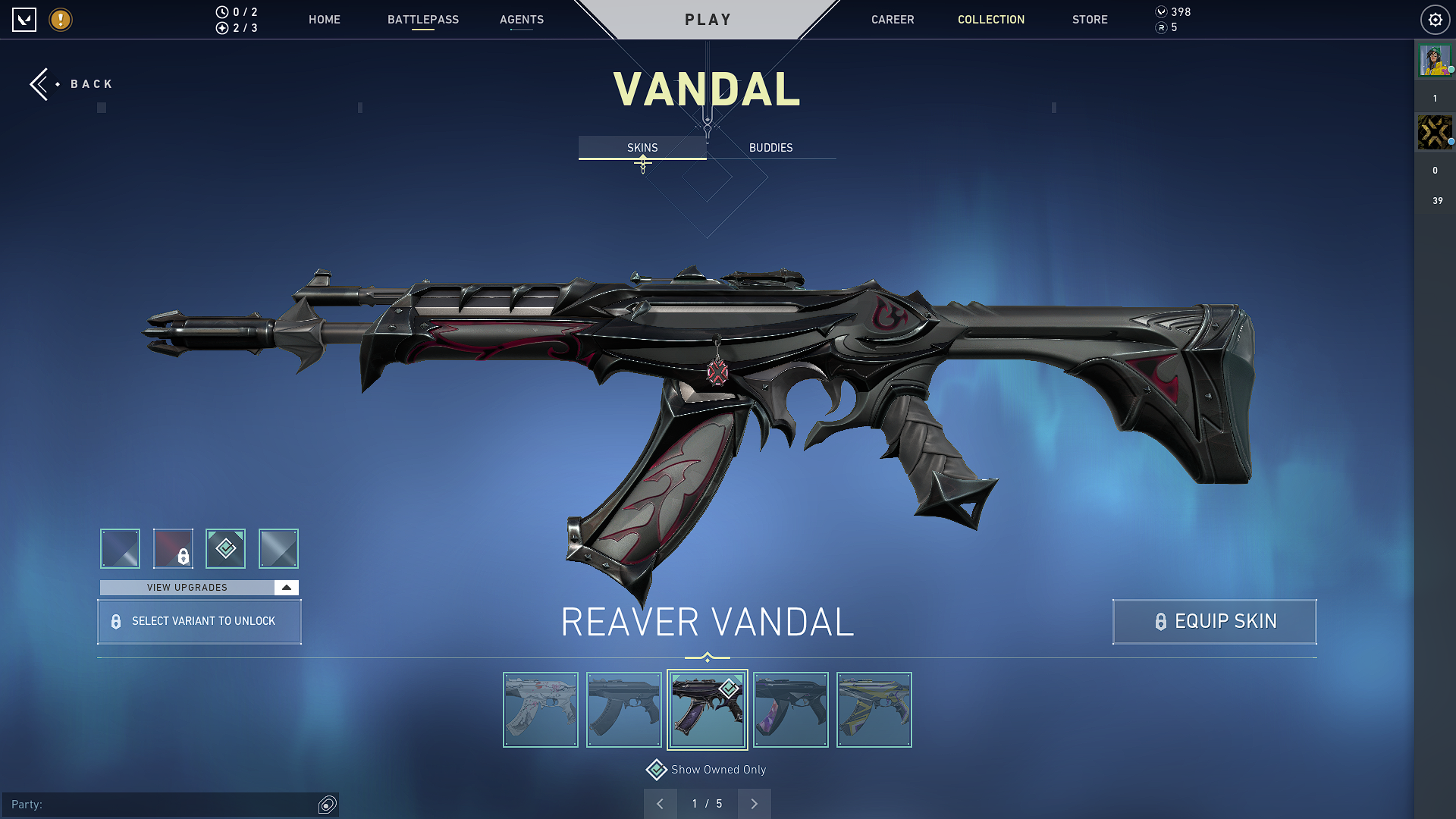
Task: Select the leftmost Vandal skin thumbnail in the carousel
Action: point(540,710)
